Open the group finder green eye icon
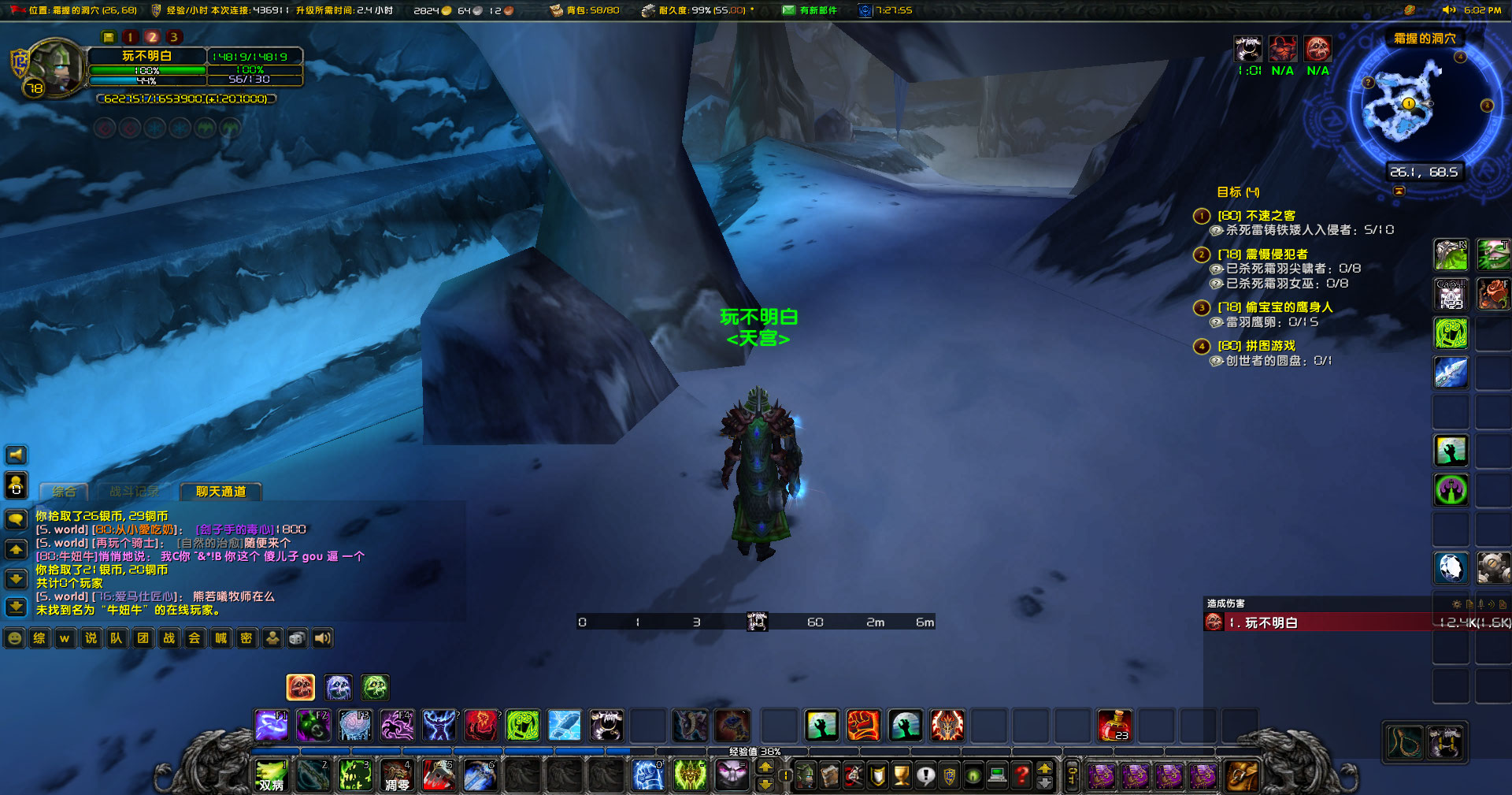The image size is (1512, 795). (973, 775)
